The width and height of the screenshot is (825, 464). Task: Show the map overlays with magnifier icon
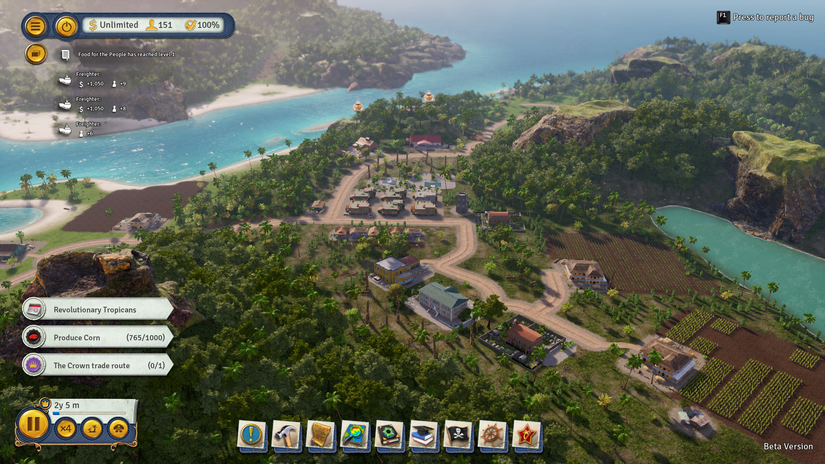(x=355, y=435)
